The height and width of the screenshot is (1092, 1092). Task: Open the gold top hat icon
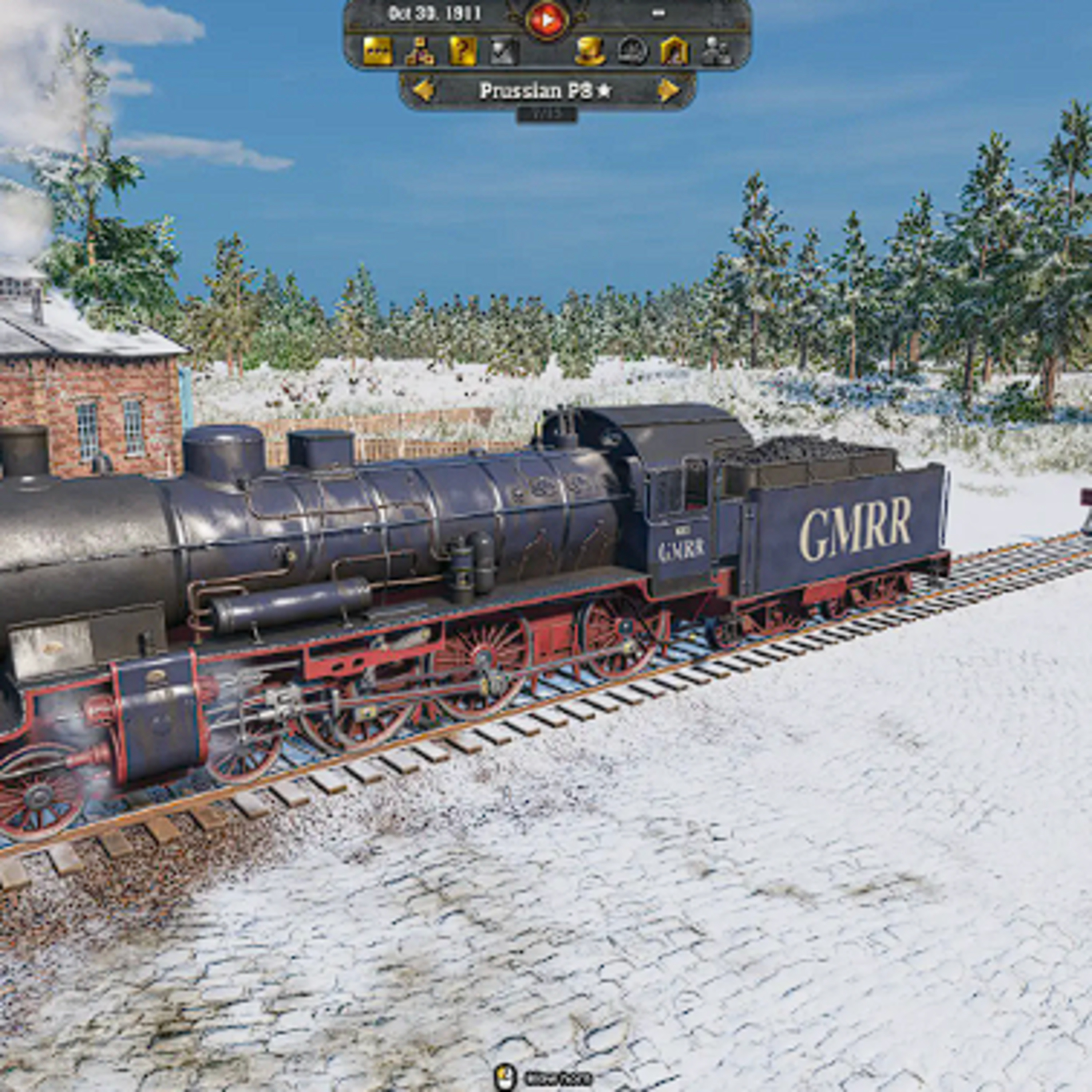[590, 51]
